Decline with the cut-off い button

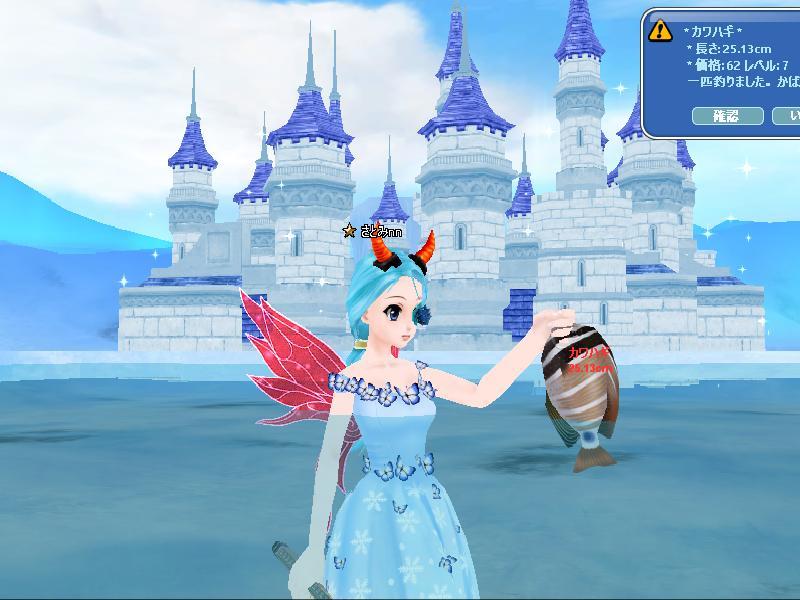pyautogui.click(x=788, y=116)
